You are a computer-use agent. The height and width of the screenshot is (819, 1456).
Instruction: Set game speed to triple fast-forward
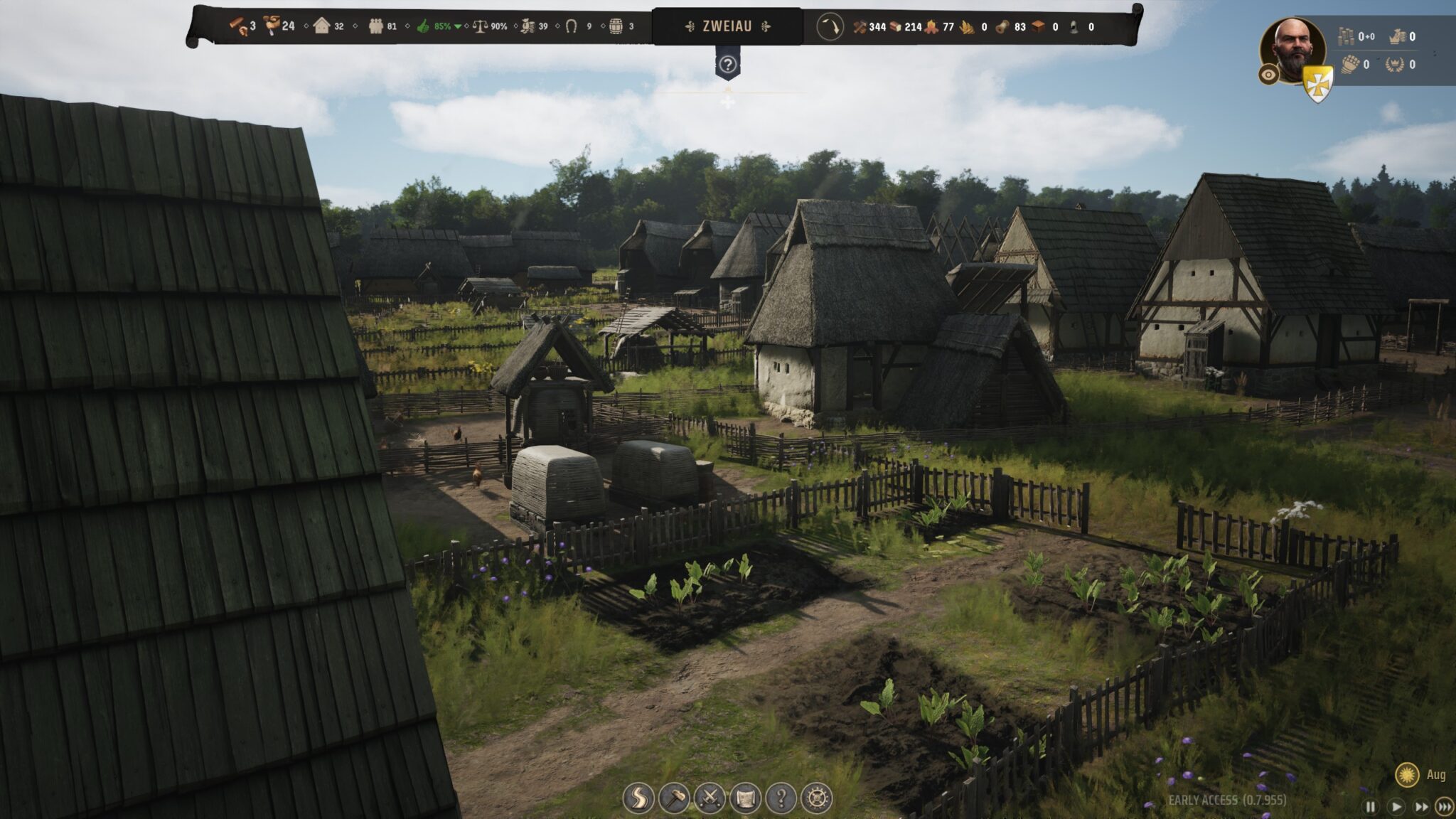click(1444, 806)
